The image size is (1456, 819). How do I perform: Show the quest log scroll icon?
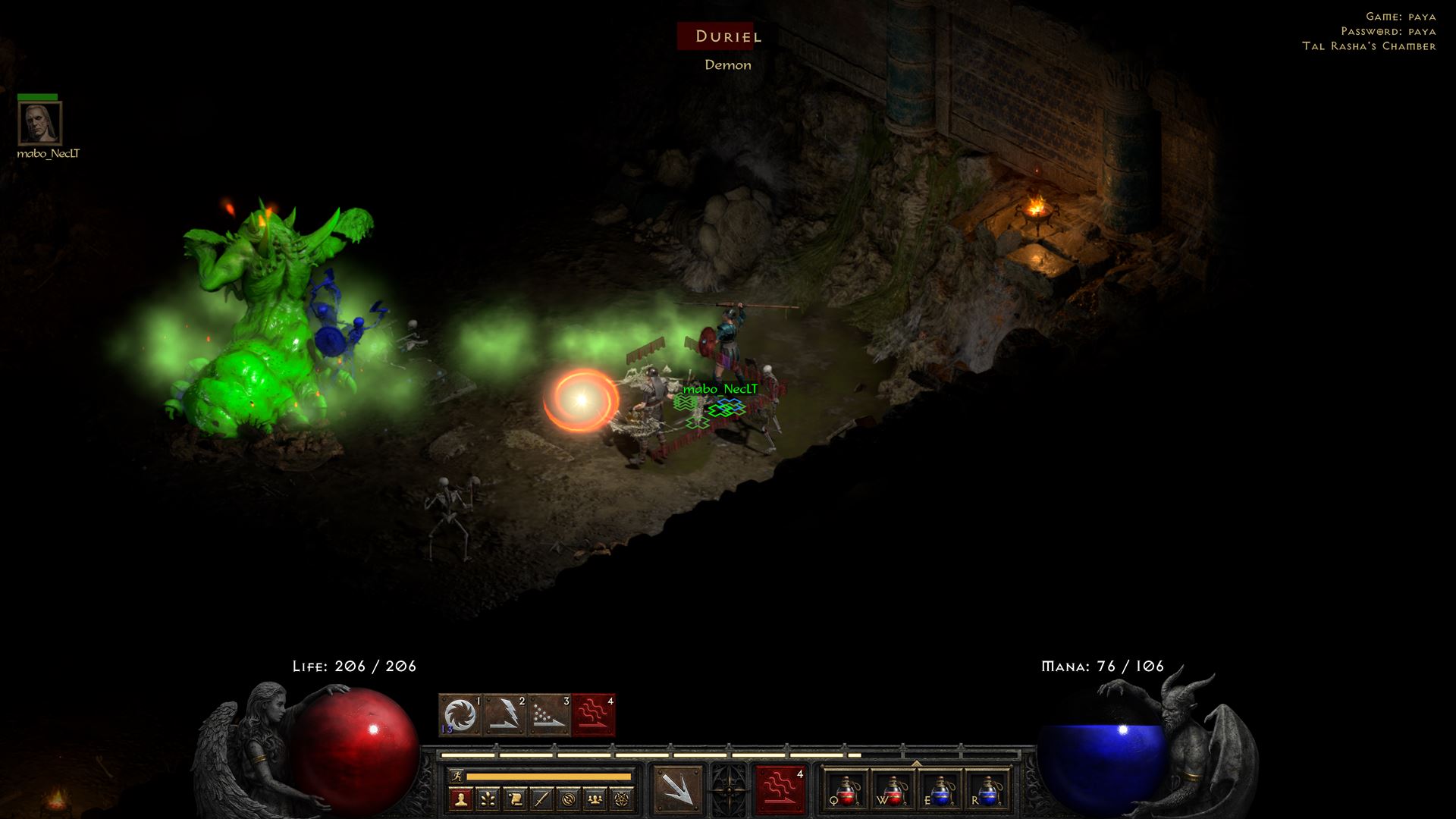pyautogui.click(x=514, y=799)
